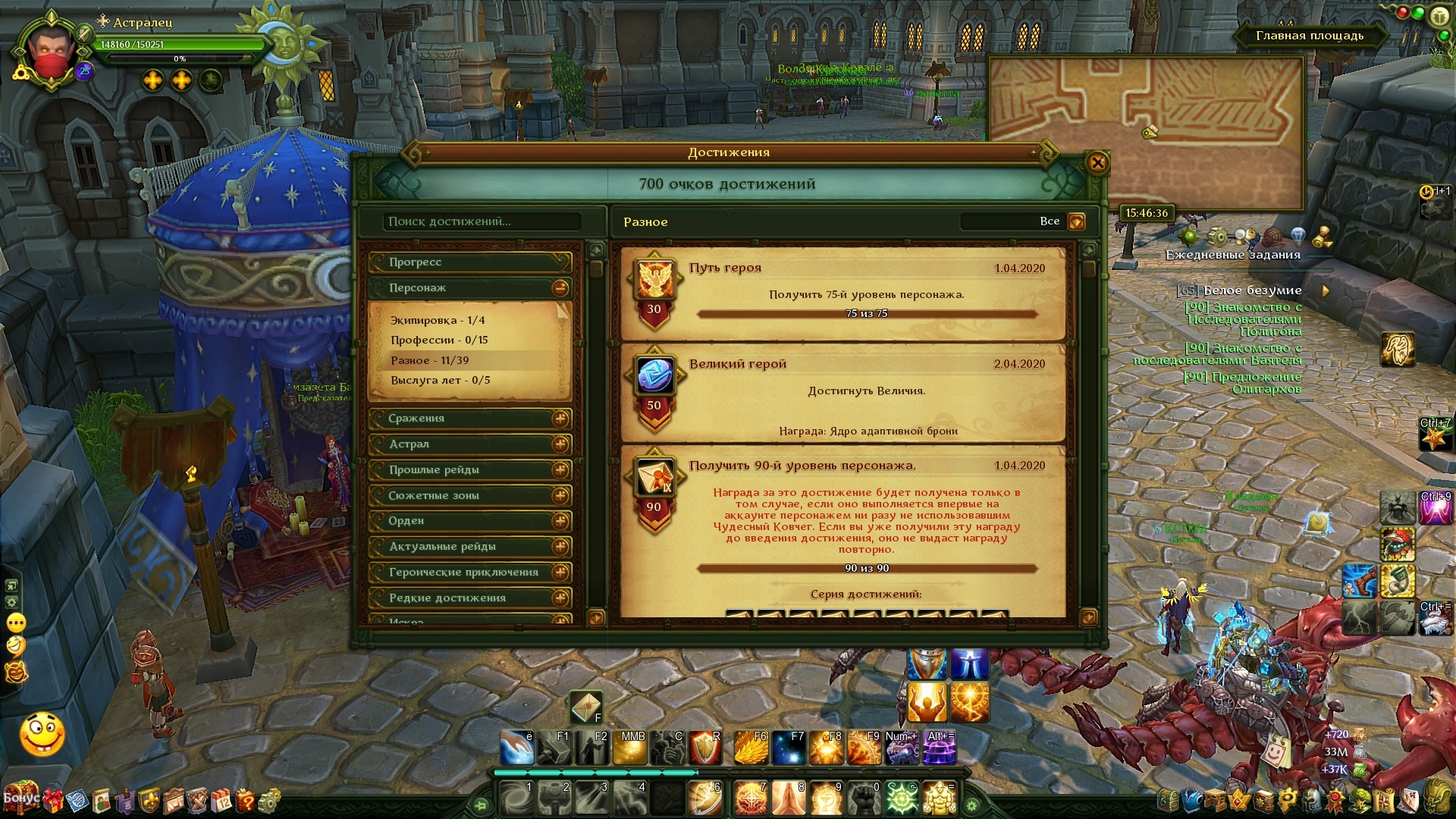The image size is (1456, 819).
Task: Click the Поиск достижений search field
Action: [482, 221]
